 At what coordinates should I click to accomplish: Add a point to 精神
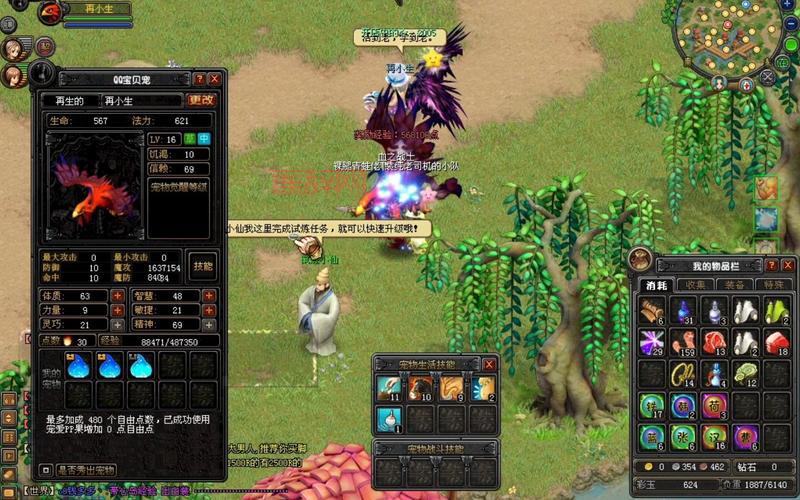(208, 325)
